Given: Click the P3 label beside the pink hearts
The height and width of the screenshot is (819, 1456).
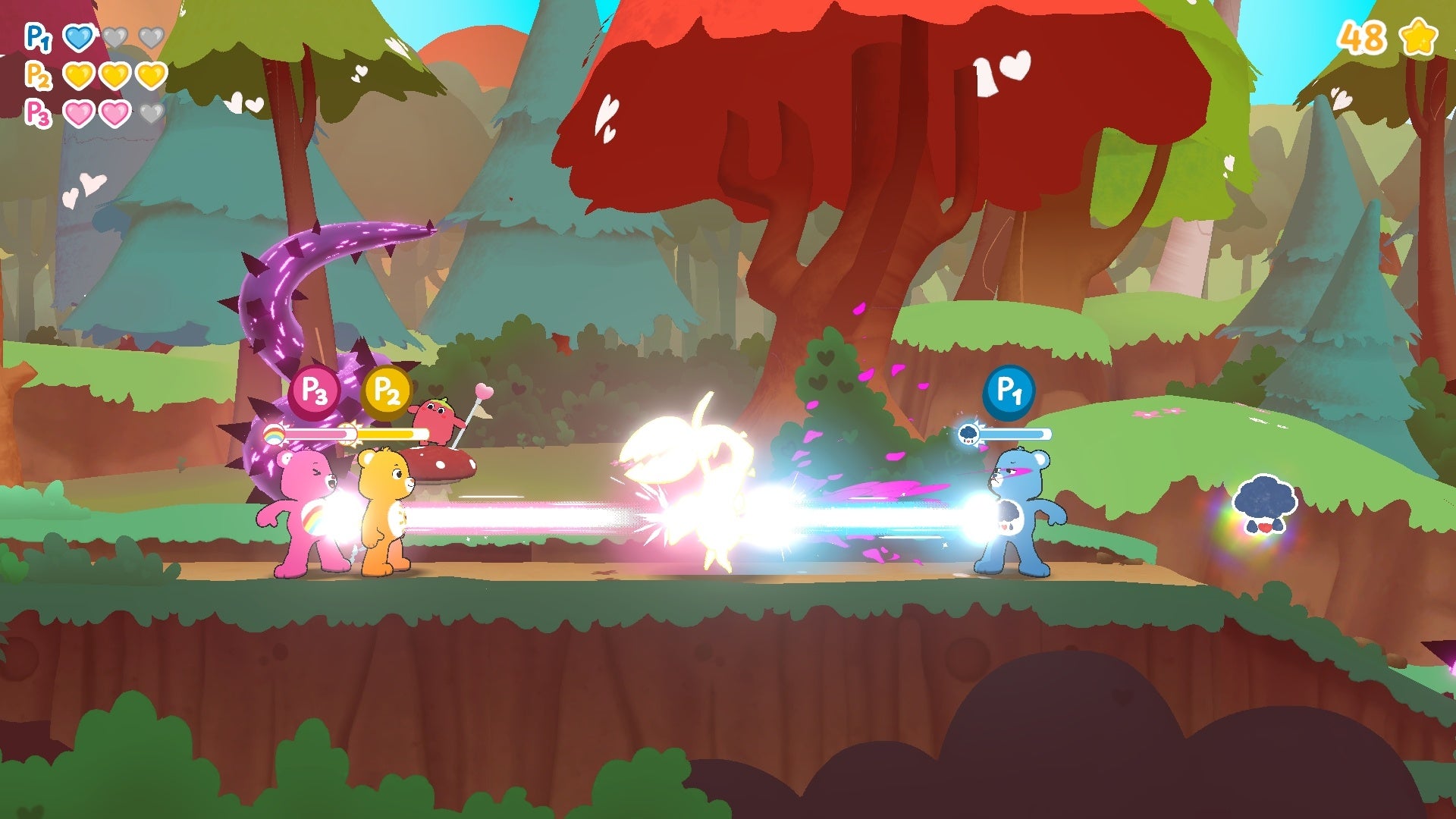Looking at the screenshot, I should 37,113.
